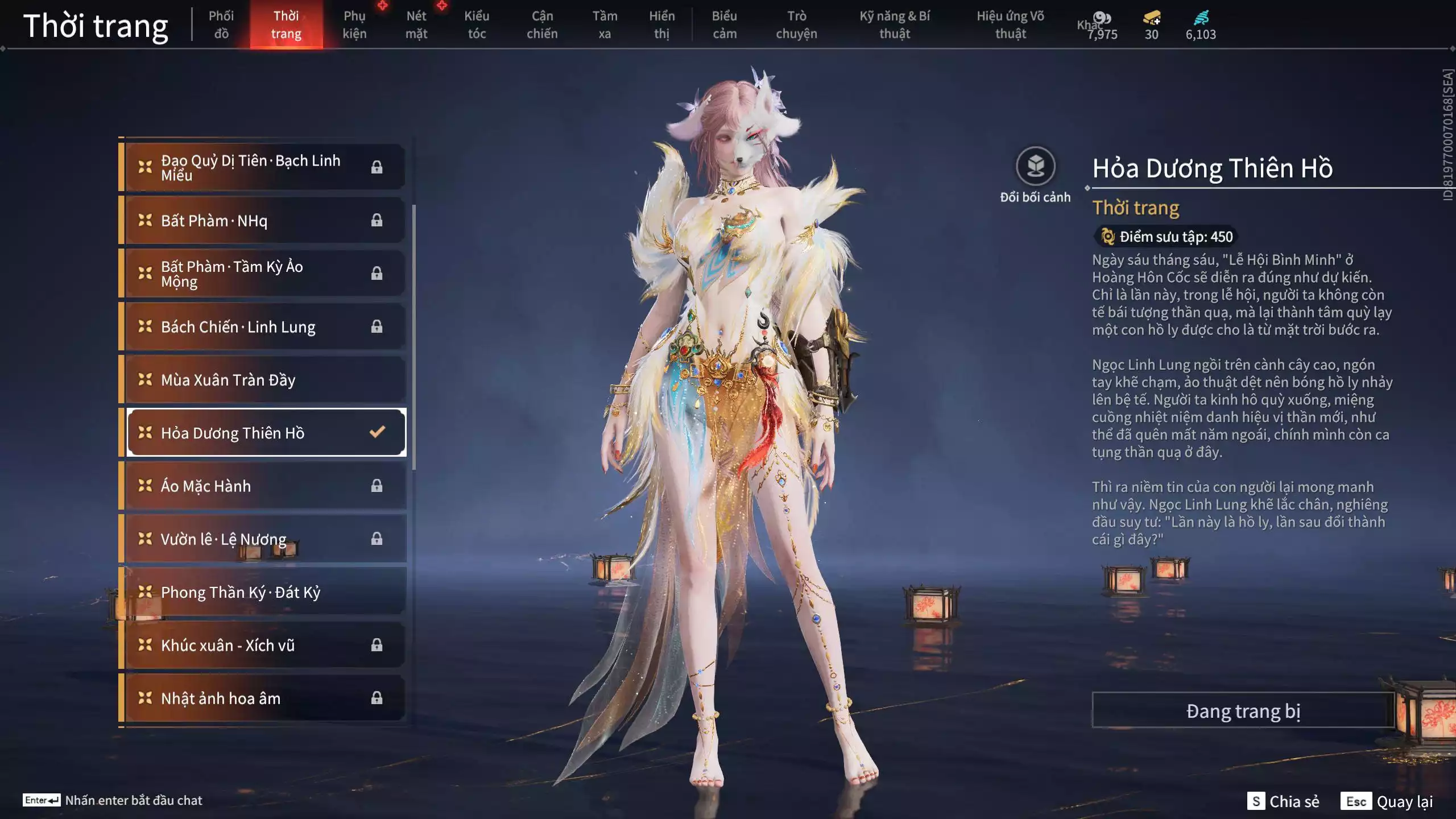Click the Đang trang bị button

coord(1243,710)
